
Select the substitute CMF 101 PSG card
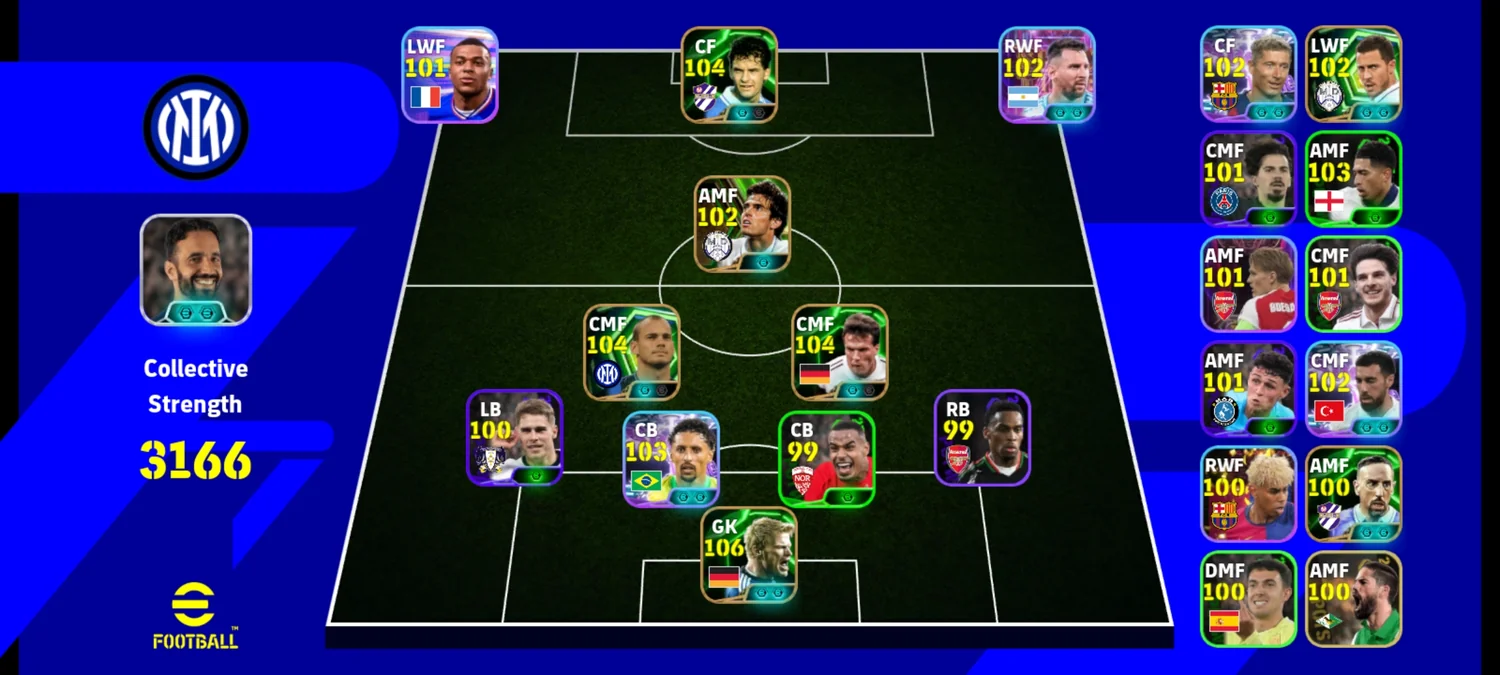pyautogui.click(x=1248, y=179)
